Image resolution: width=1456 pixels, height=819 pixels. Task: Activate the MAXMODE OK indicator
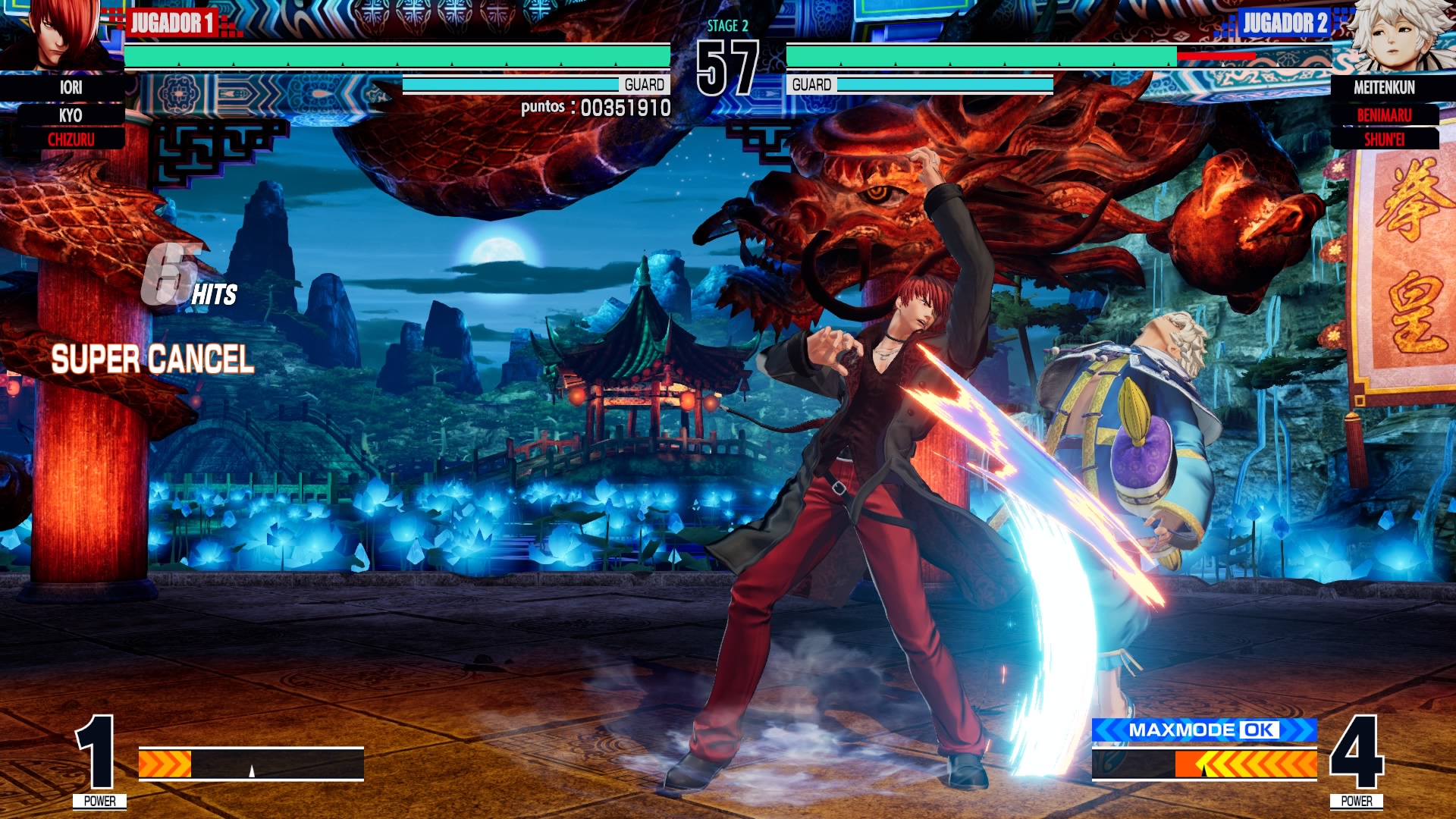(x=1204, y=730)
